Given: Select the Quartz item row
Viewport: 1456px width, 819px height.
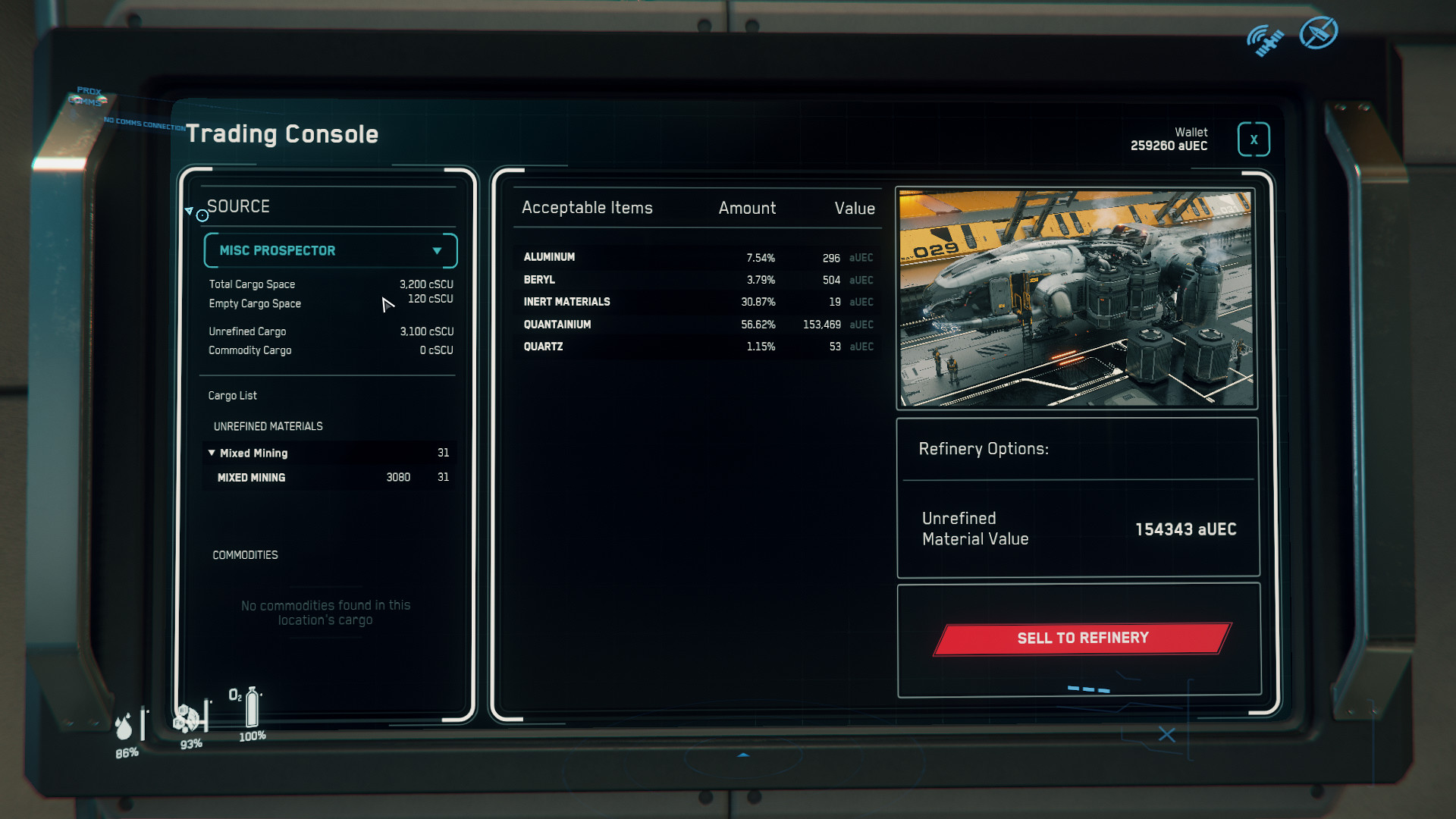Looking at the screenshot, I should pos(698,347).
